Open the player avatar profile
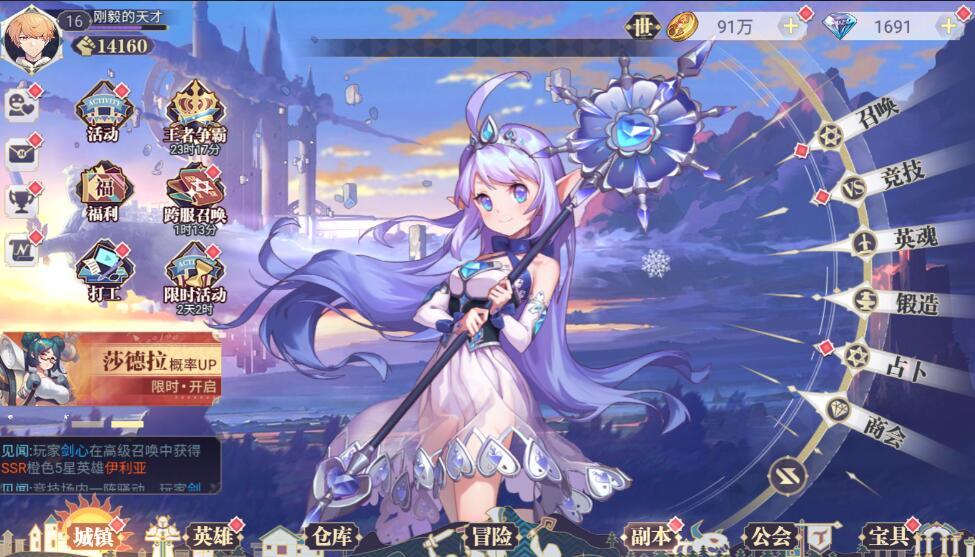975x557 pixels. 30,37
